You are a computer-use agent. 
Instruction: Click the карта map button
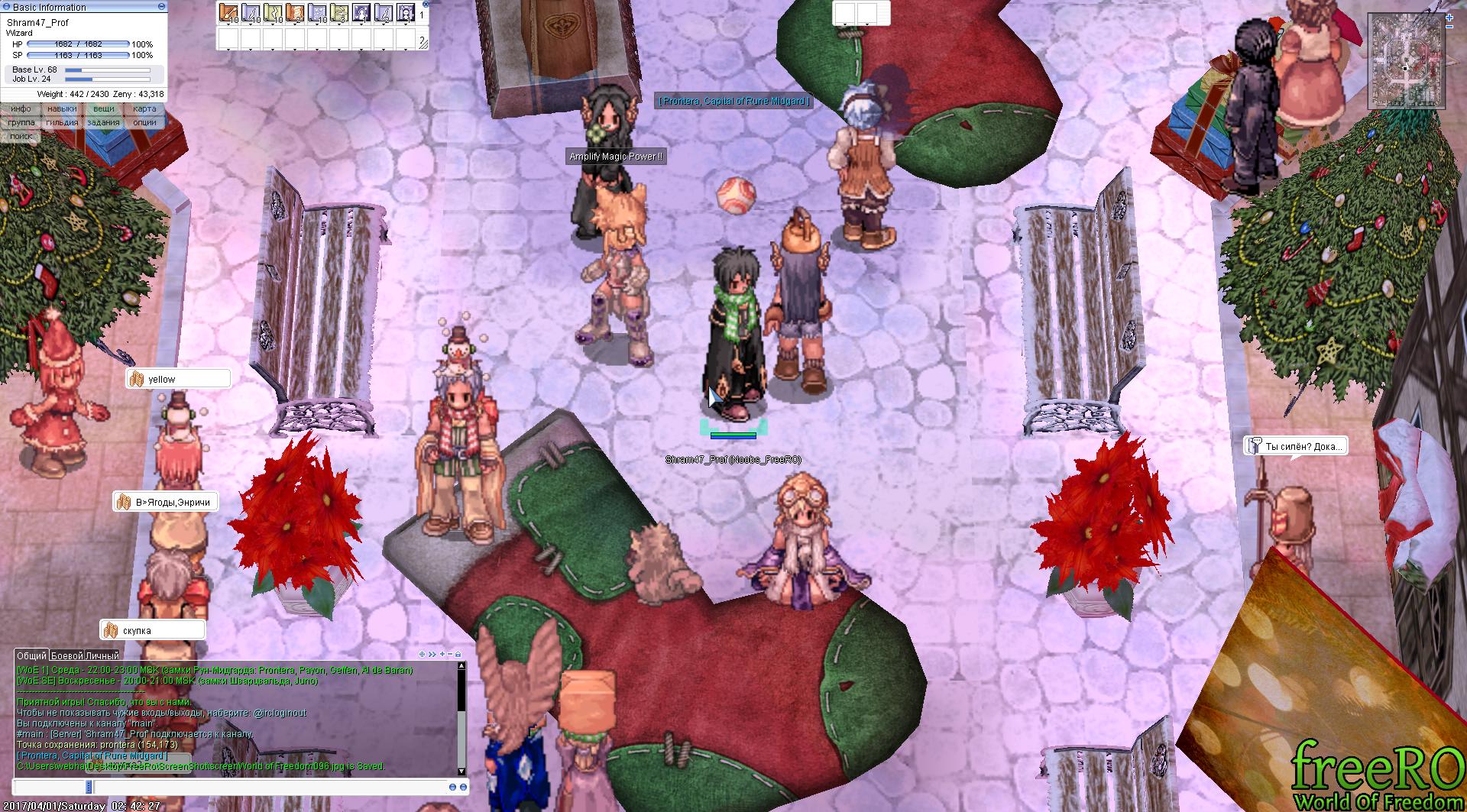144,109
